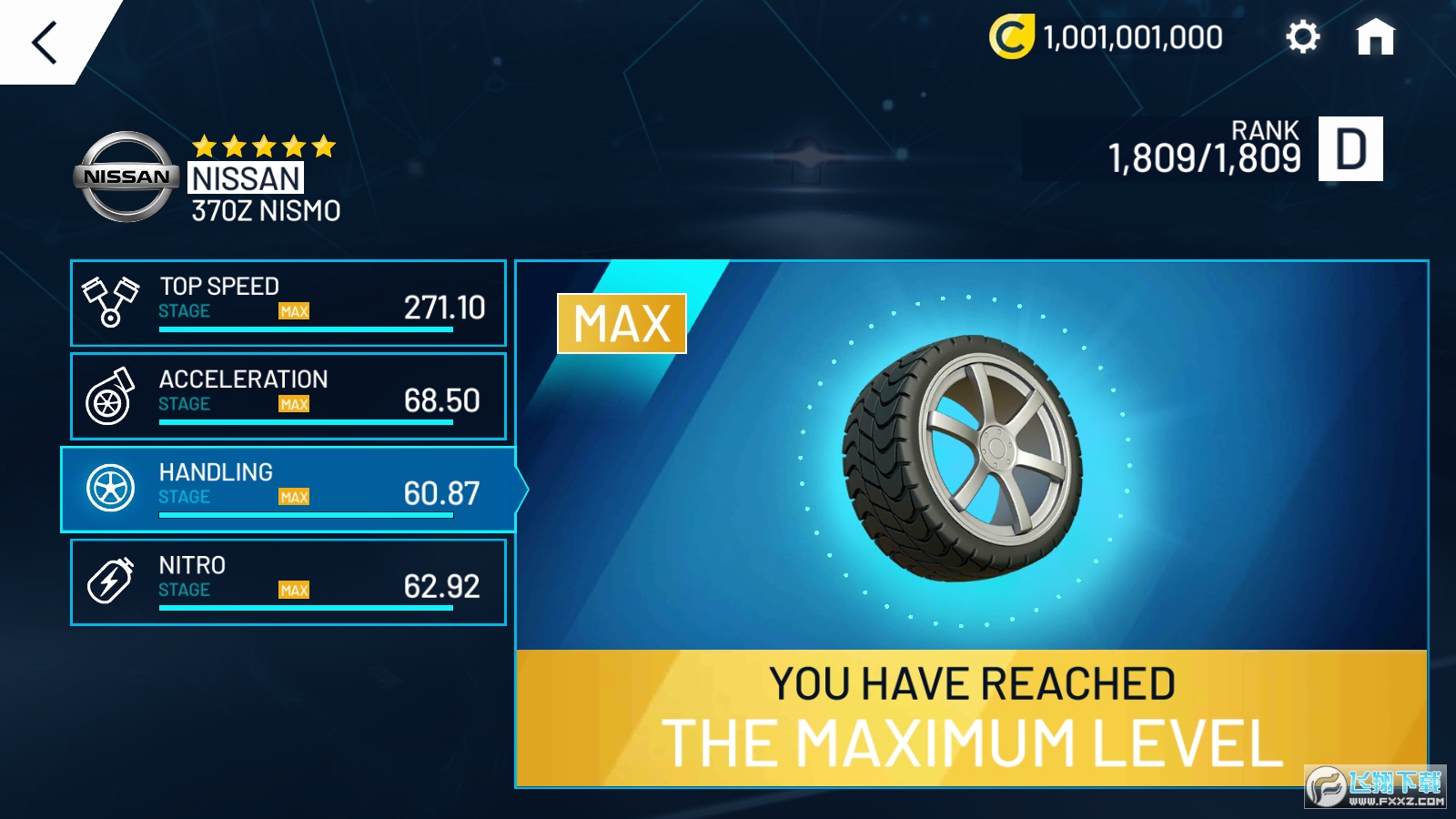Return to the home screen

coord(1375,37)
